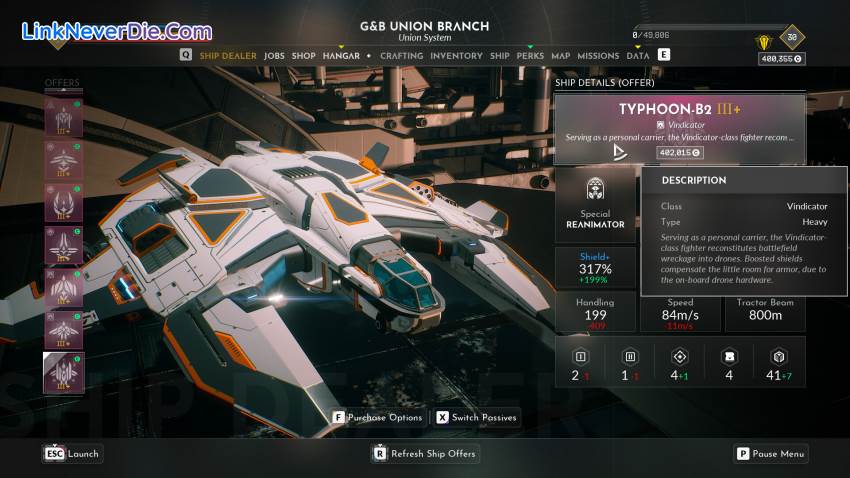Go to the Shop tab

pyautogui.click(x=303, y=56)
